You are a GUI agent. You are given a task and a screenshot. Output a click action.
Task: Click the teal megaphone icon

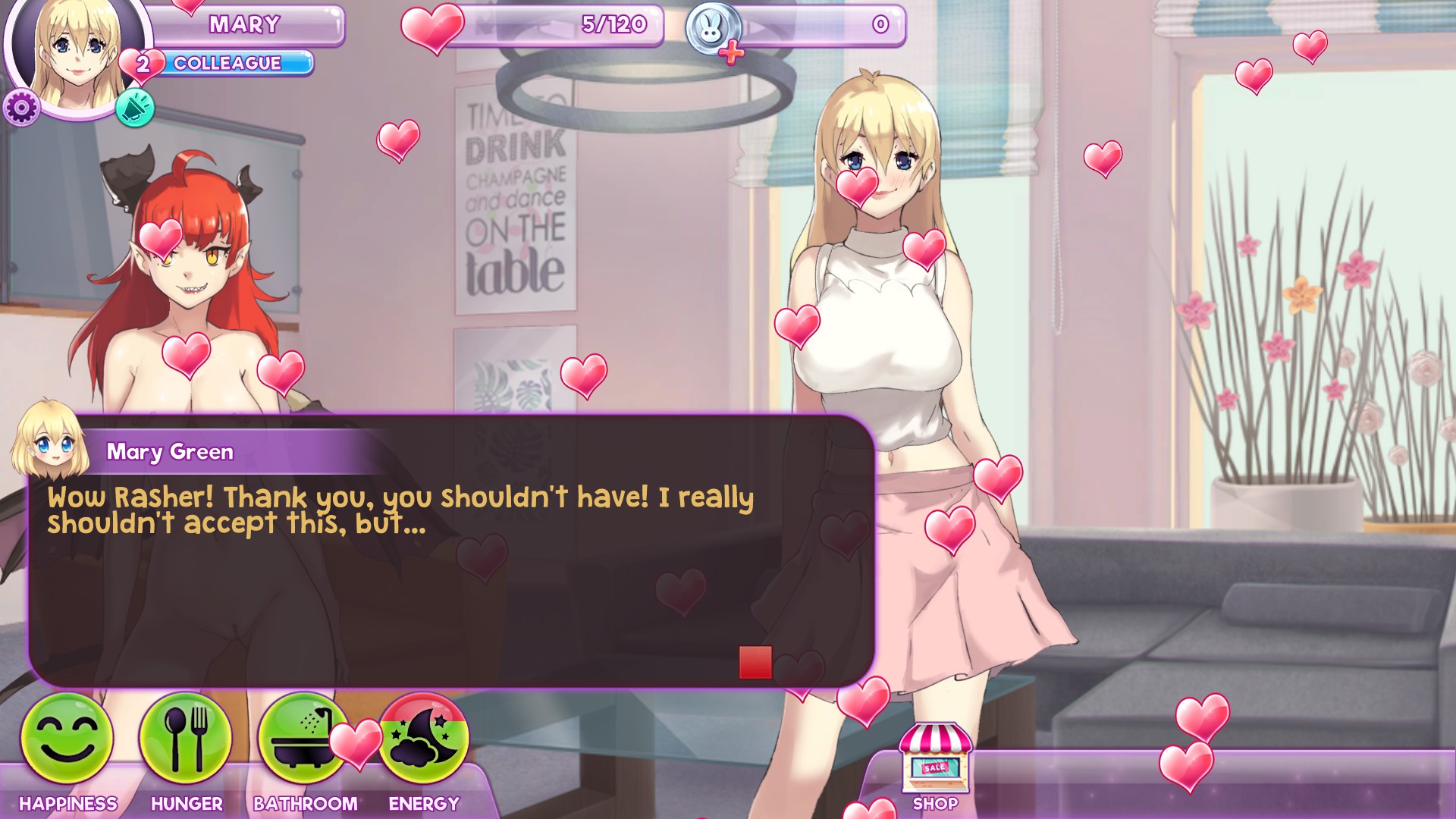pos(135,108)
